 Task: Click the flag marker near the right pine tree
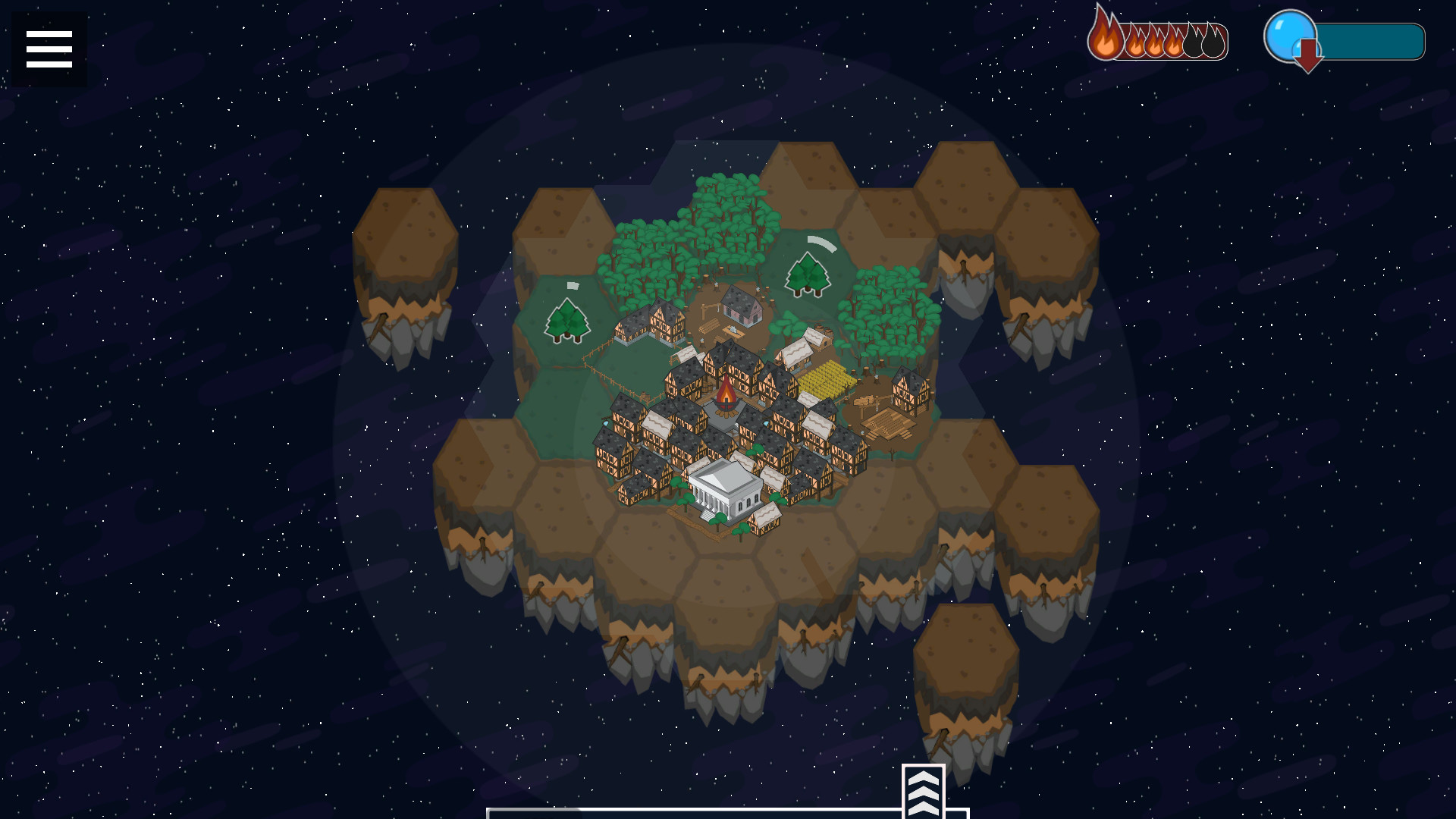(821, 243)
